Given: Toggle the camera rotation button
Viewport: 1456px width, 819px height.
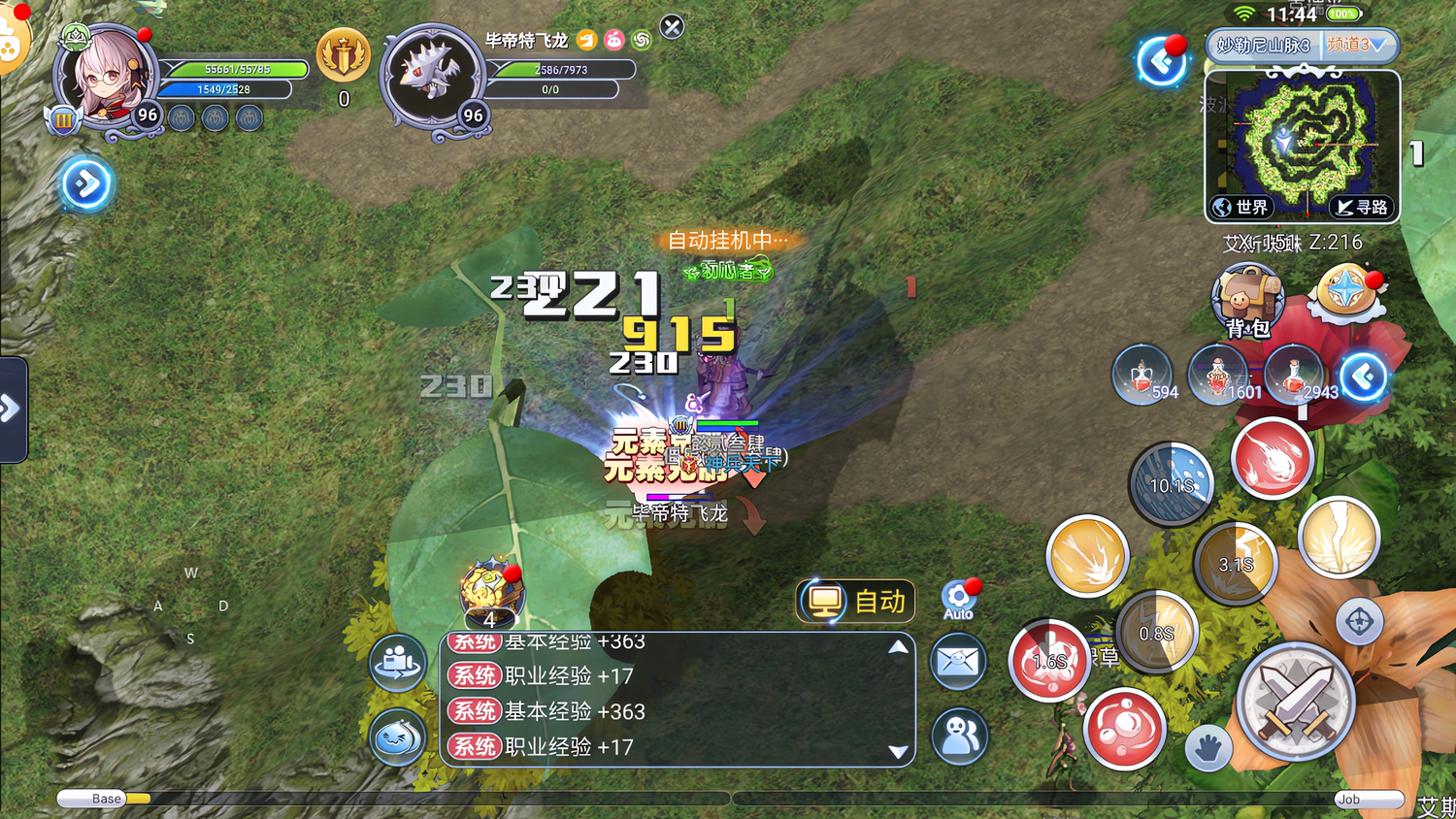Looking at the screenshot, I should (398, 662).
